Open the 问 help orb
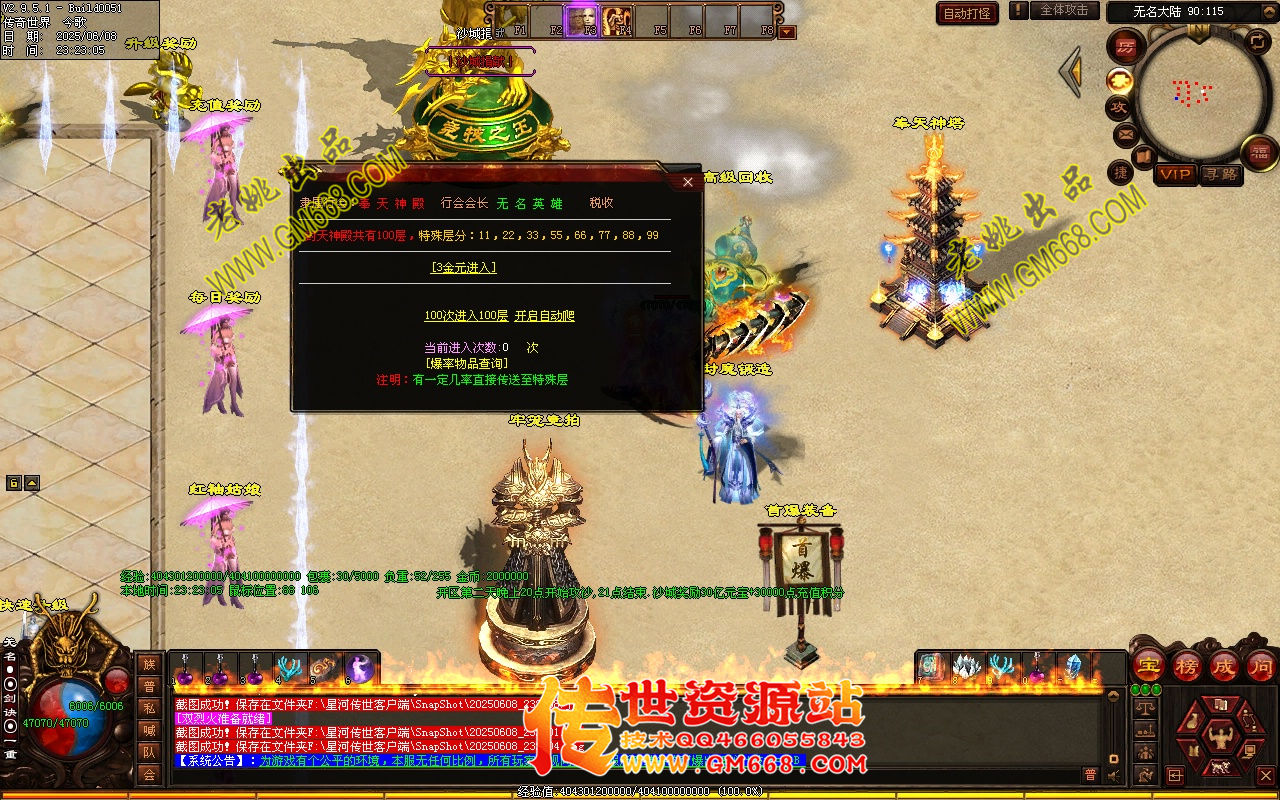Viewport: 1280px width, 800px height. (1261, 665)
